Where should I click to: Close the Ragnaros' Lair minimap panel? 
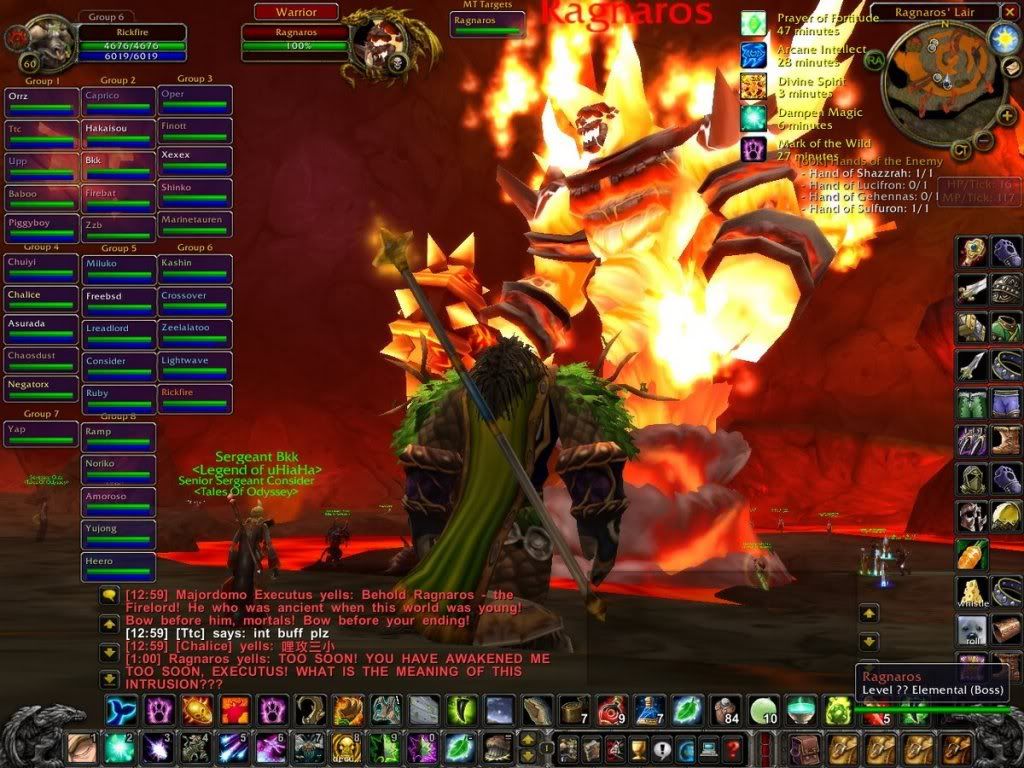click(1011, 12)
